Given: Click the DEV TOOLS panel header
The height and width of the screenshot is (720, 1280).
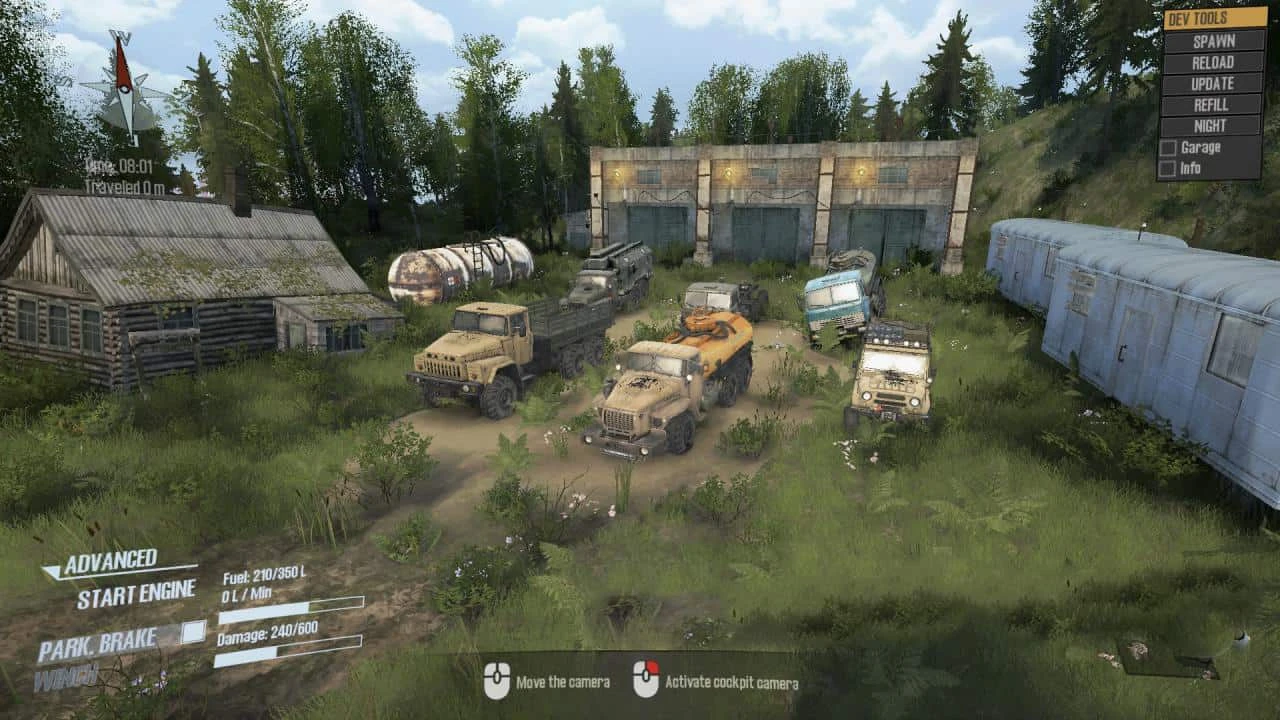Looking at the screenshot, I should point(1199,17).
